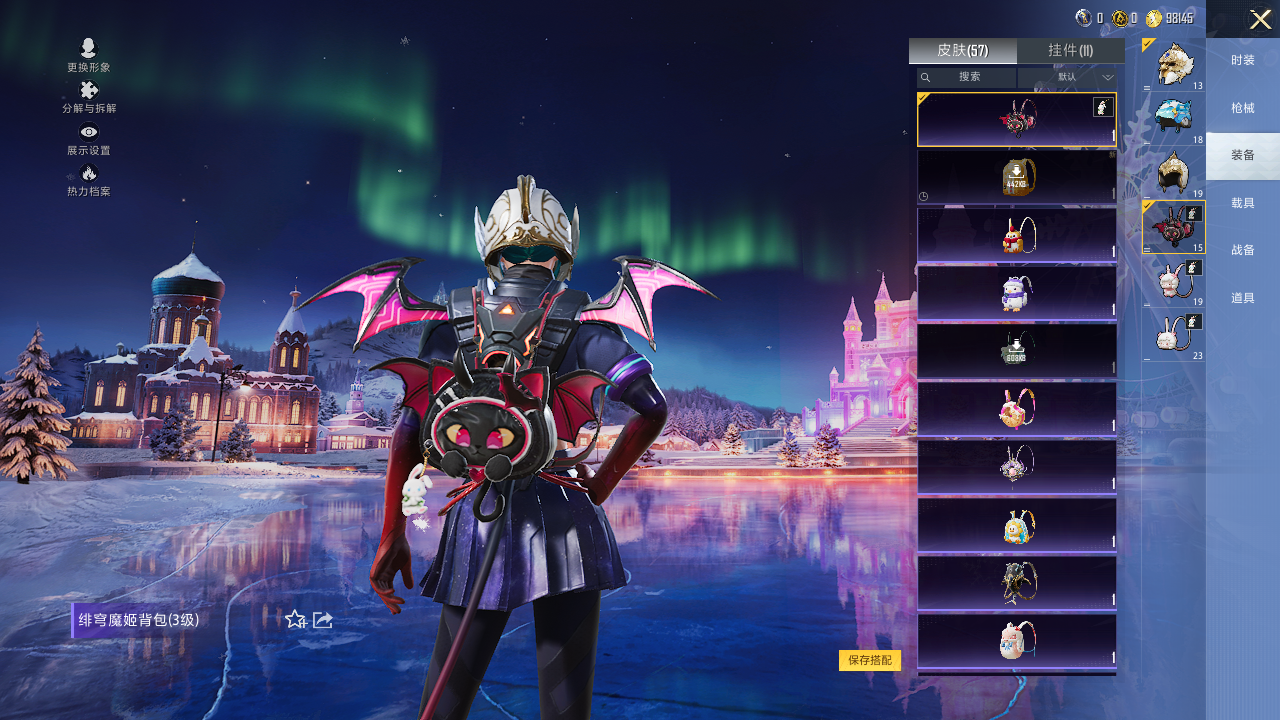Viewport: 1280px width, 720px height.
Task: Switch to the 挂件(11) pendants tab
Action: (1070, 50)
